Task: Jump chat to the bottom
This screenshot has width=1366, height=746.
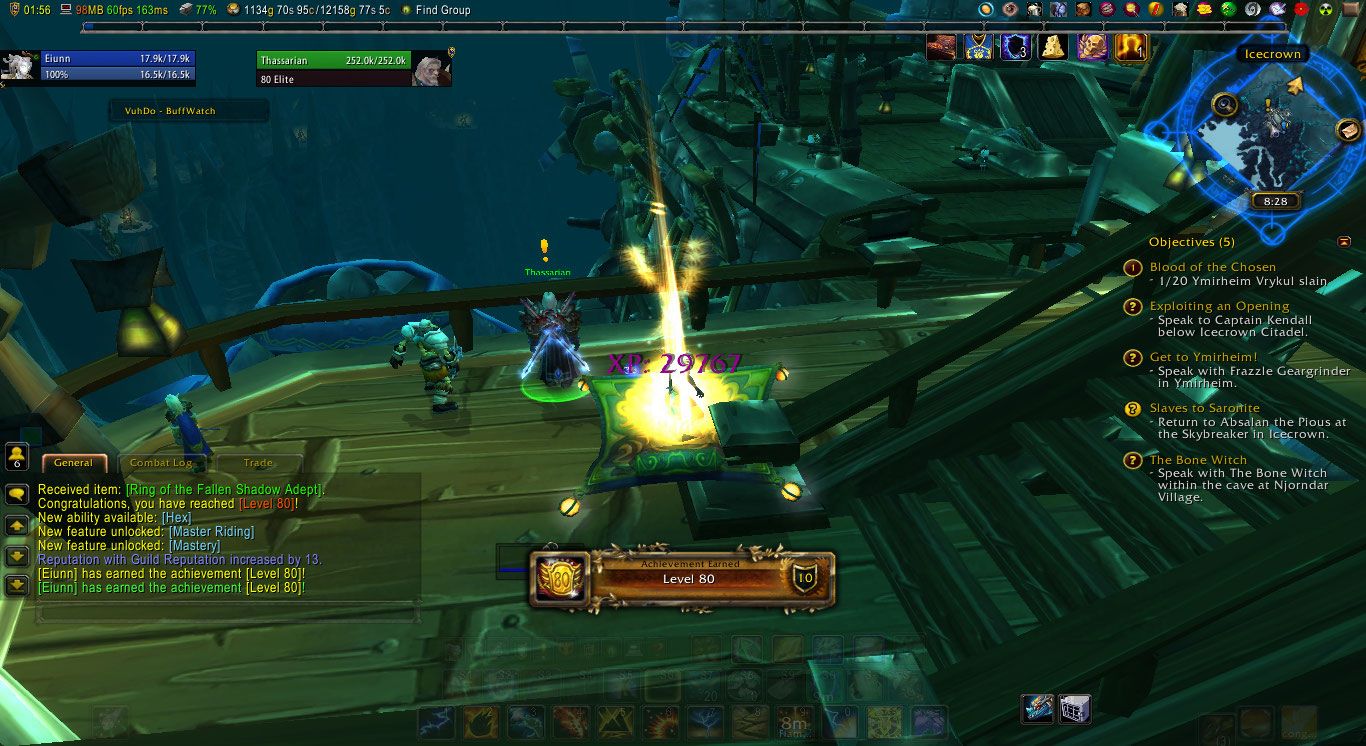Action: [17, 586]
